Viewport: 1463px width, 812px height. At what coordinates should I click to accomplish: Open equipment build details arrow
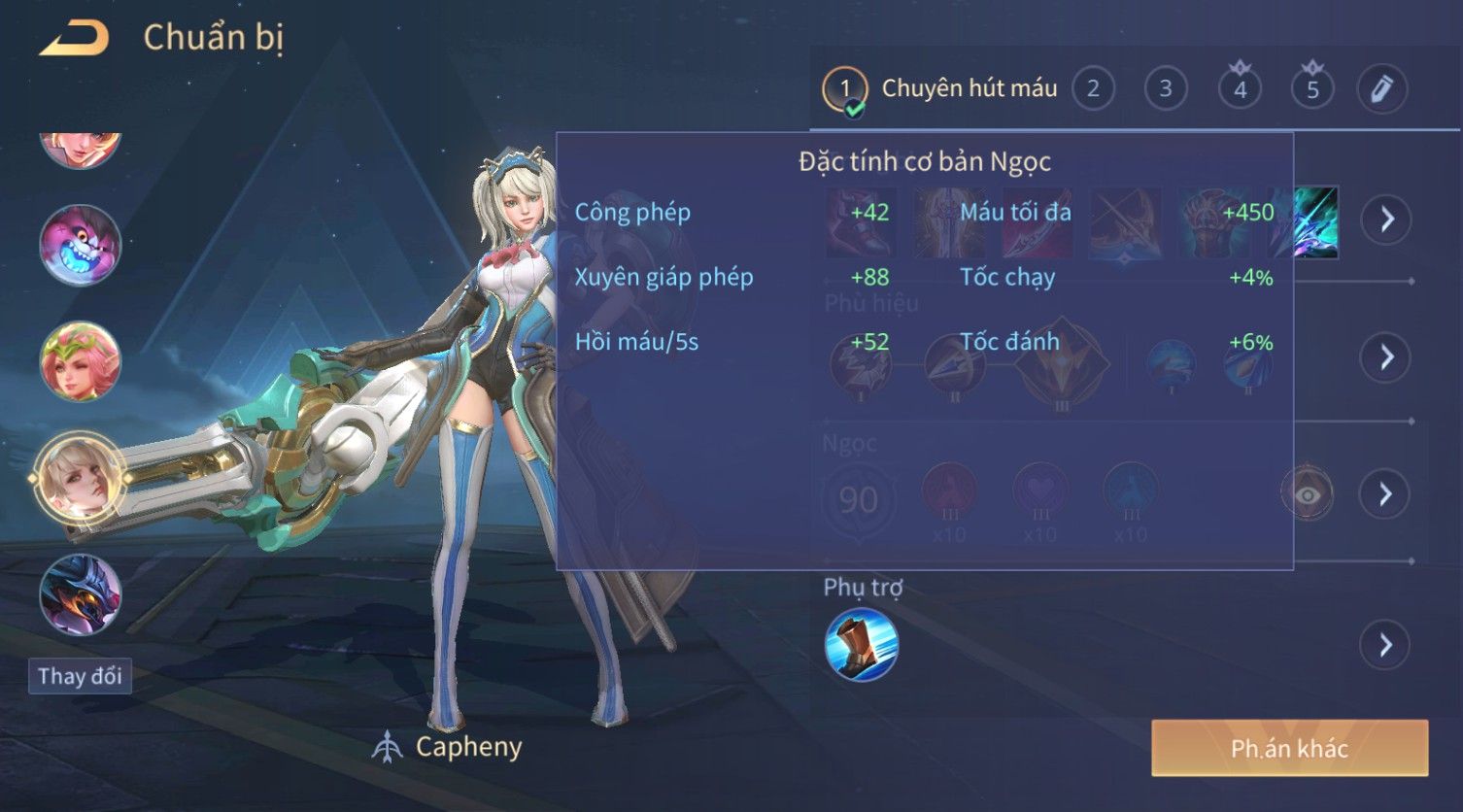[1386, 220]
